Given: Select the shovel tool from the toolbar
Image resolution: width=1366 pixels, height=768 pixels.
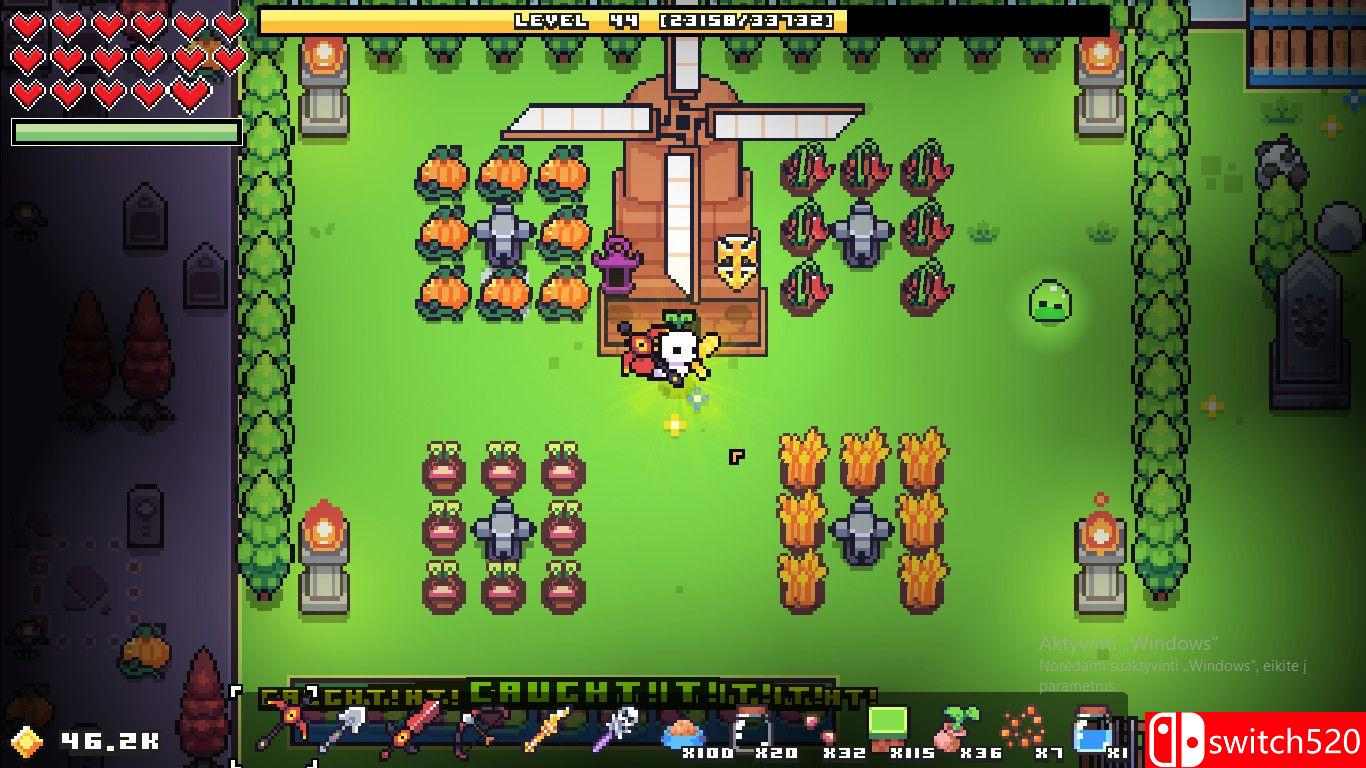Looking at the screenshot, I should pos(352,722).
